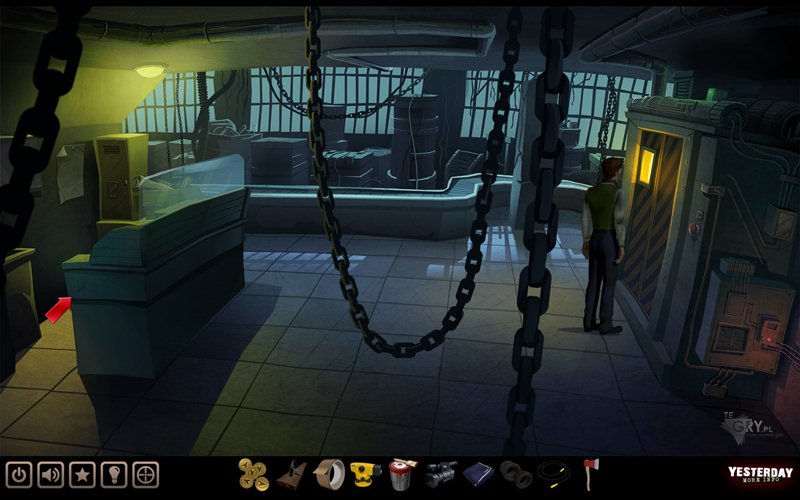The height and width of the screenshot is (500, 800).
Task: Choose the yellow surveying level item
Action: click(x=366, y=473)
